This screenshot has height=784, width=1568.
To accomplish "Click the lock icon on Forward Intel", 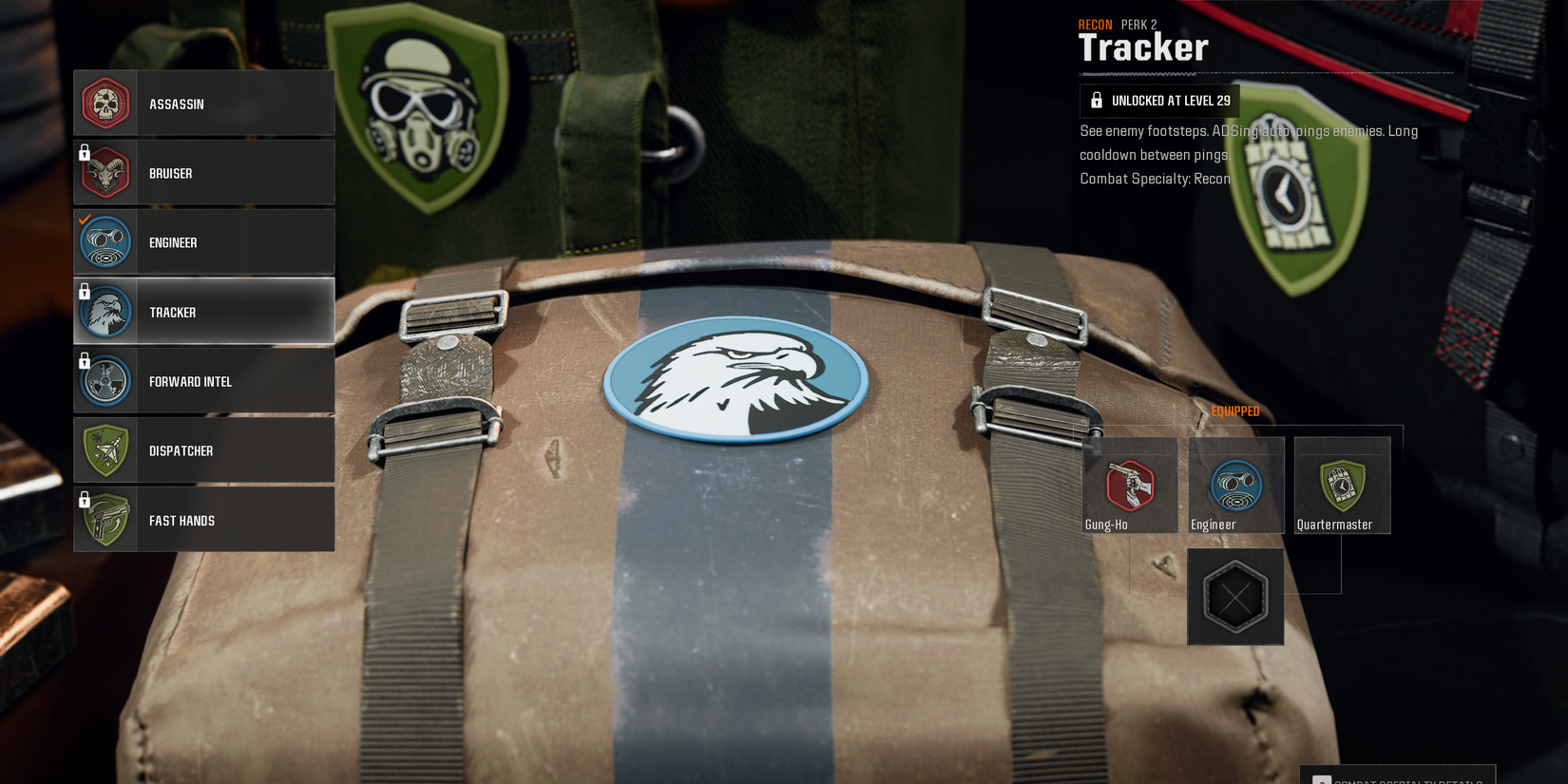I will 83,358.
